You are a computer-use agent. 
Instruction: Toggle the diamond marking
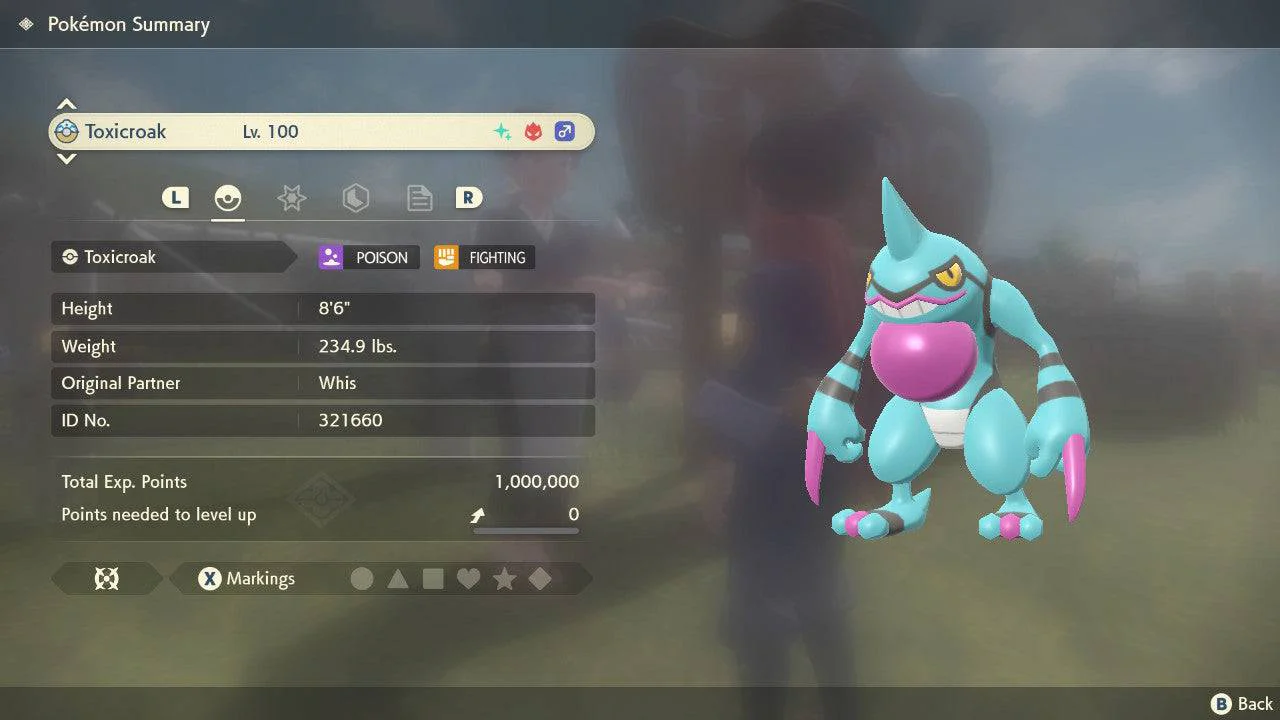(x=540, y=579)
